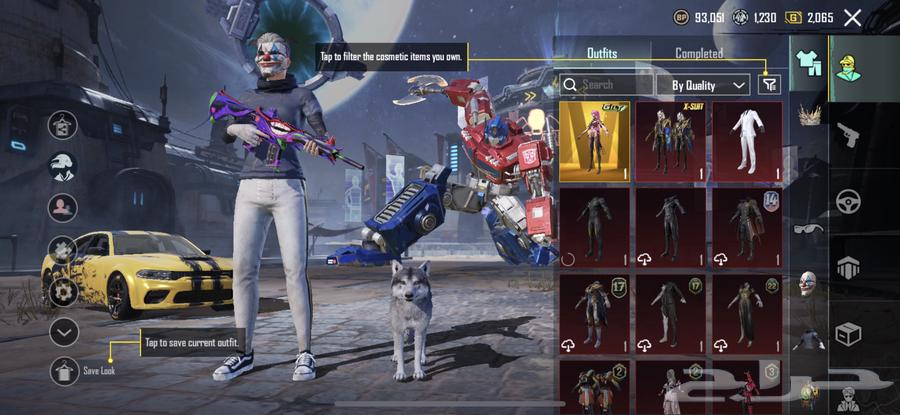Click the gear icon on left sidebar

(x=64, y=290)
